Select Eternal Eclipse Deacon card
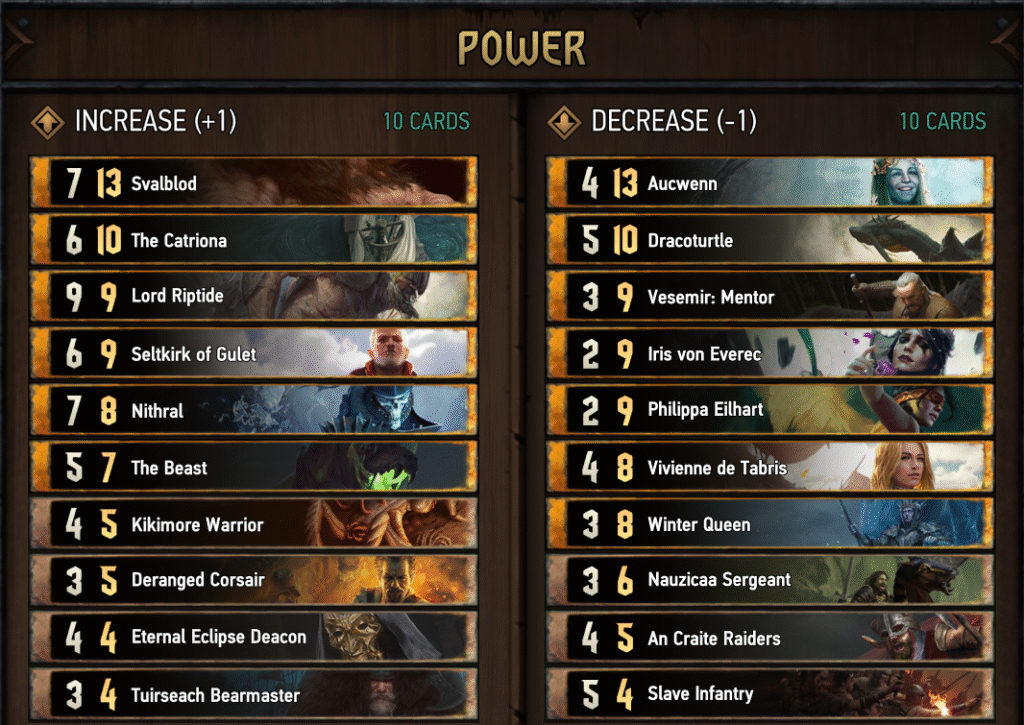The width and height of the screenshot is (1024, 725). click(x=254, y=637)
